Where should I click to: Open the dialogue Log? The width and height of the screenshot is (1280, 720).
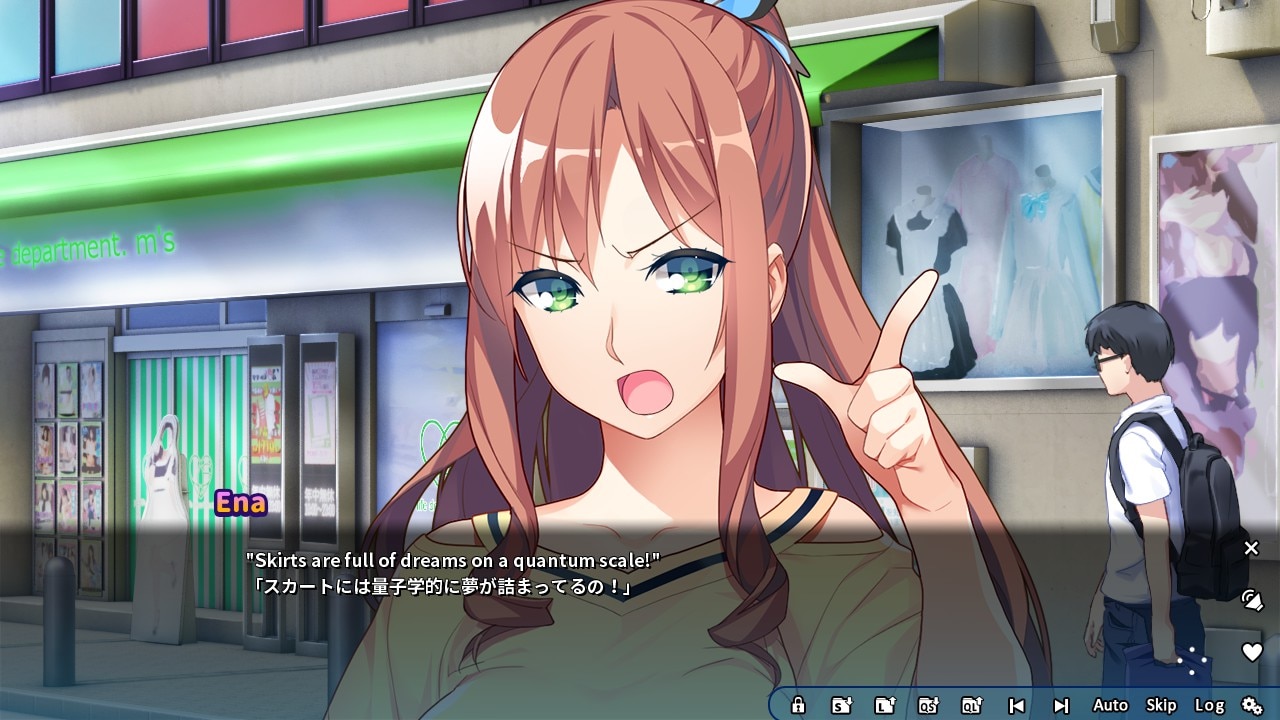click(1209, 705)
